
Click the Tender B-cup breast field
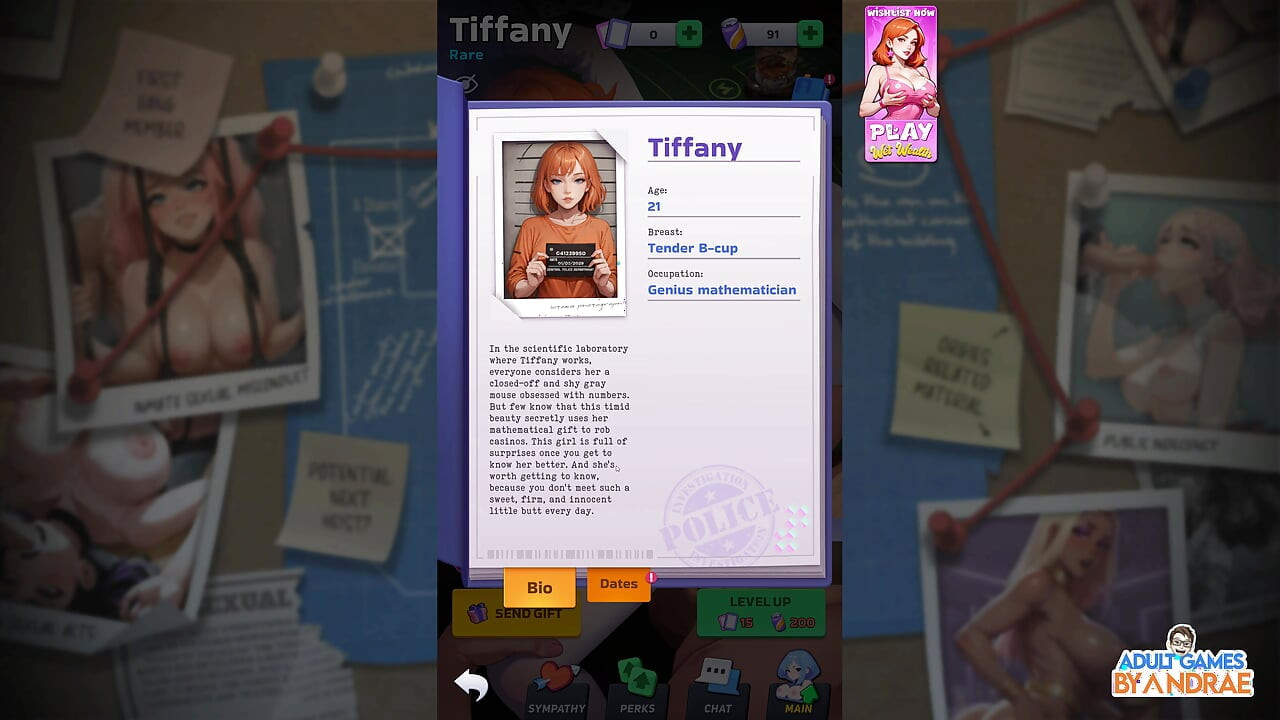pyautogui.click(x=692, y=248)
